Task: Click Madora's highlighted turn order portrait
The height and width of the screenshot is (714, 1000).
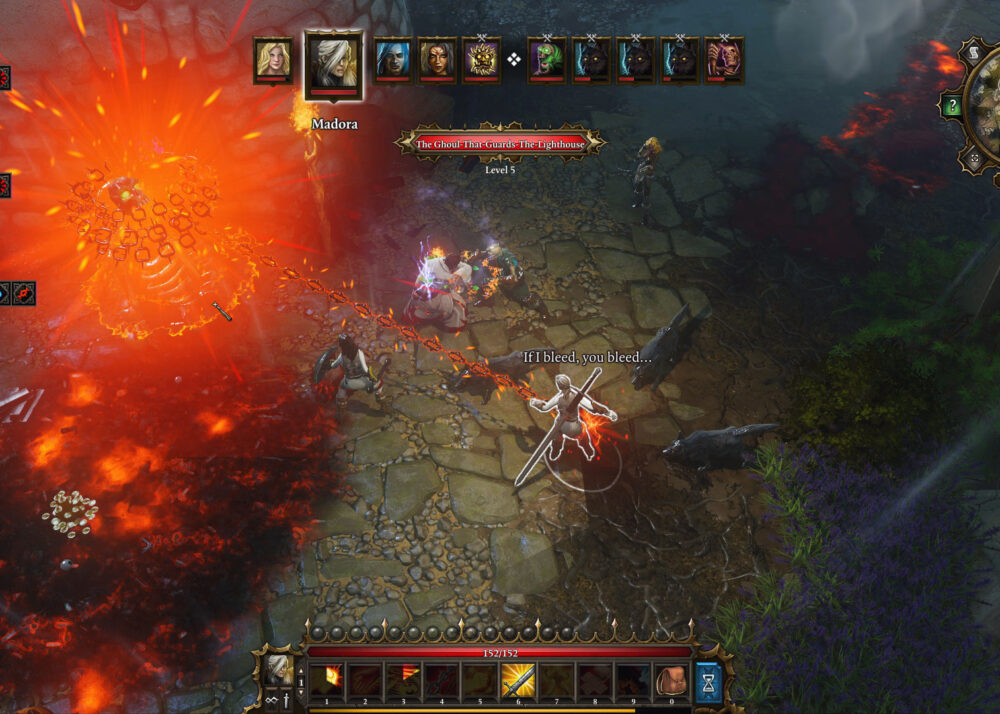Action: click(334, 65)
